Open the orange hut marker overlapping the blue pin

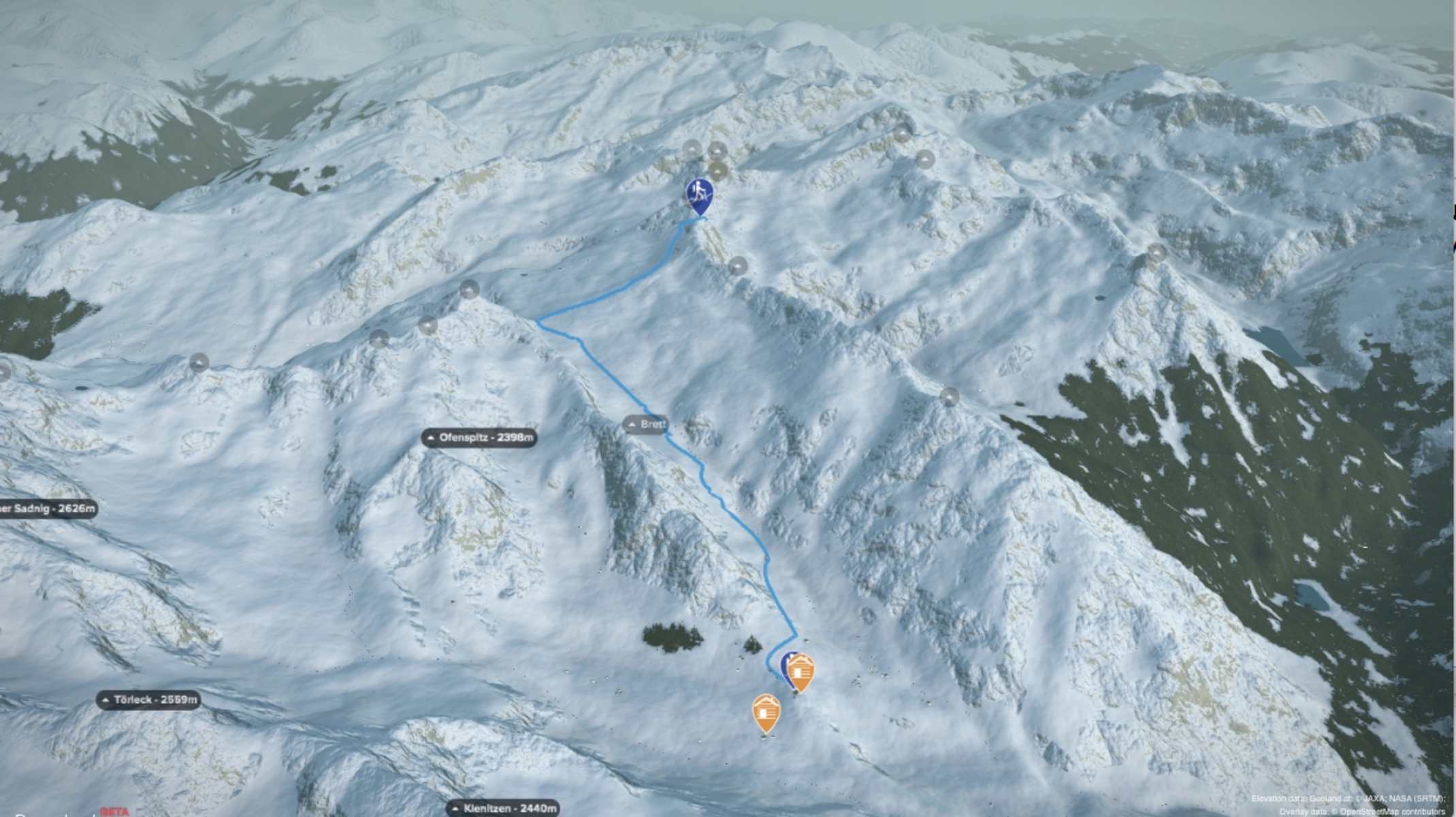(801, 672)
